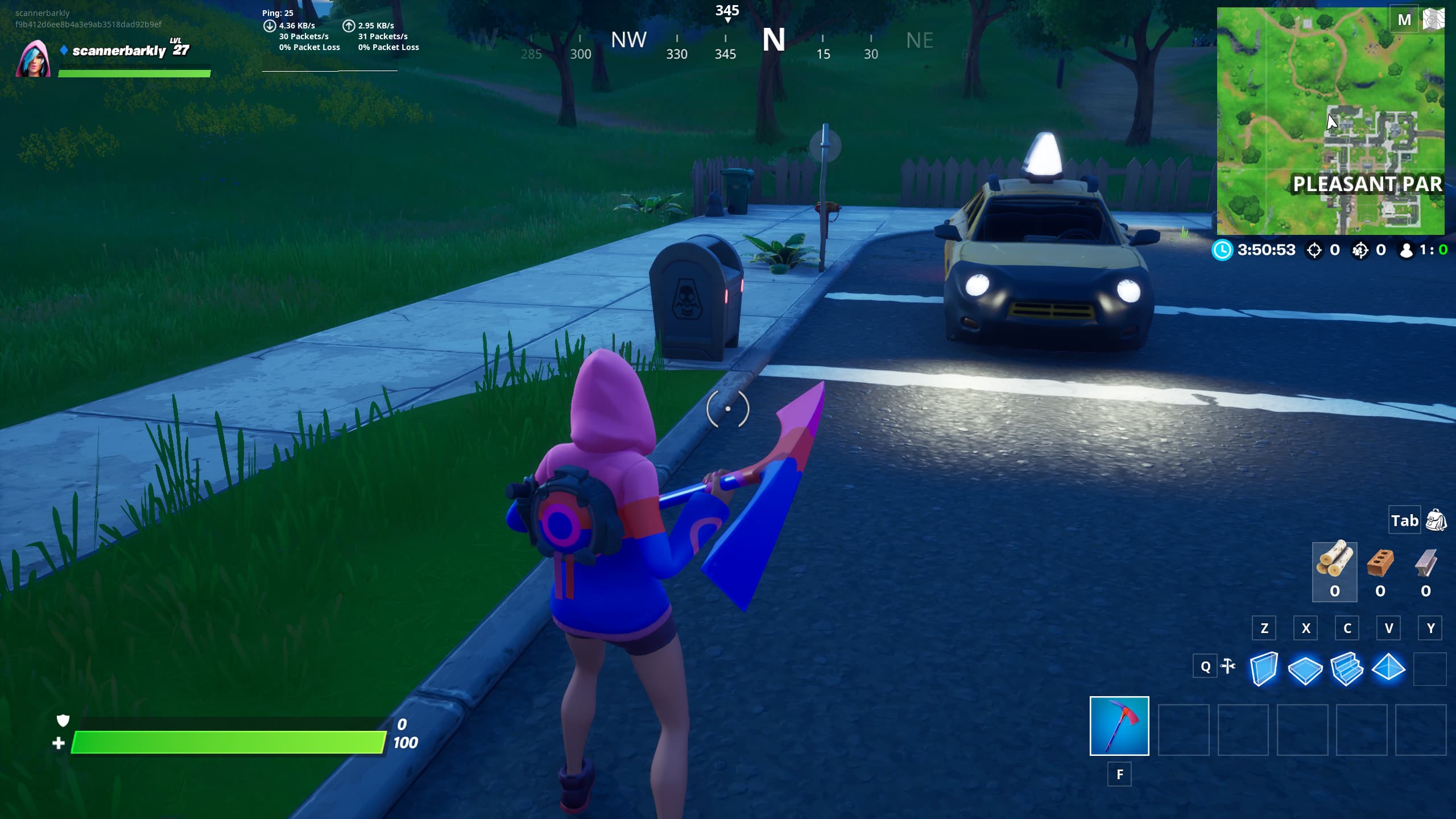Screen dimensions: 1456x819
Task: Click the match timer clock icon
Action: coord(1223,250)
